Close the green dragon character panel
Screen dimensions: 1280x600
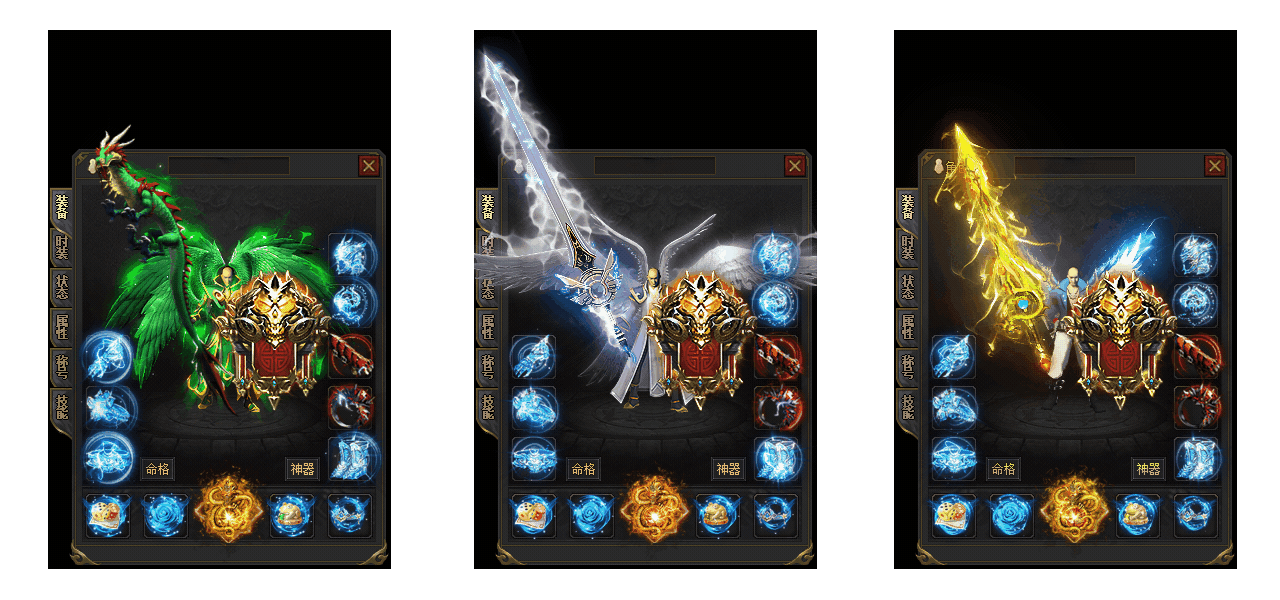[x=369, y=166]
